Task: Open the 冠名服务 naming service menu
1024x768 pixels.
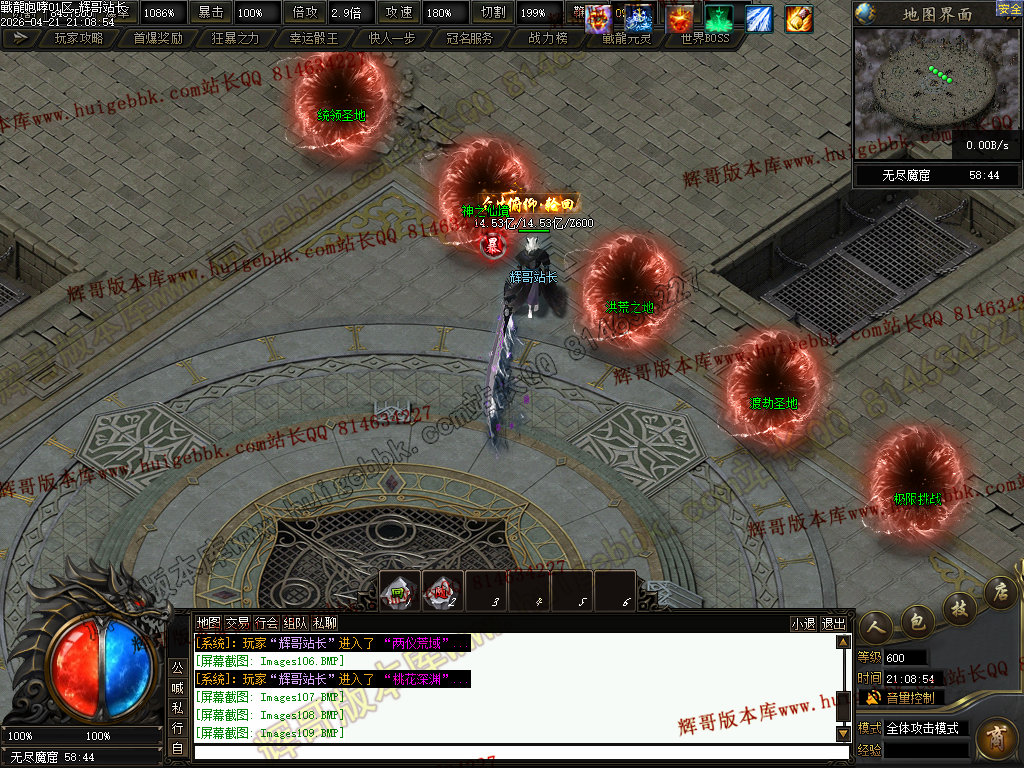Action: tap(469, 38)
